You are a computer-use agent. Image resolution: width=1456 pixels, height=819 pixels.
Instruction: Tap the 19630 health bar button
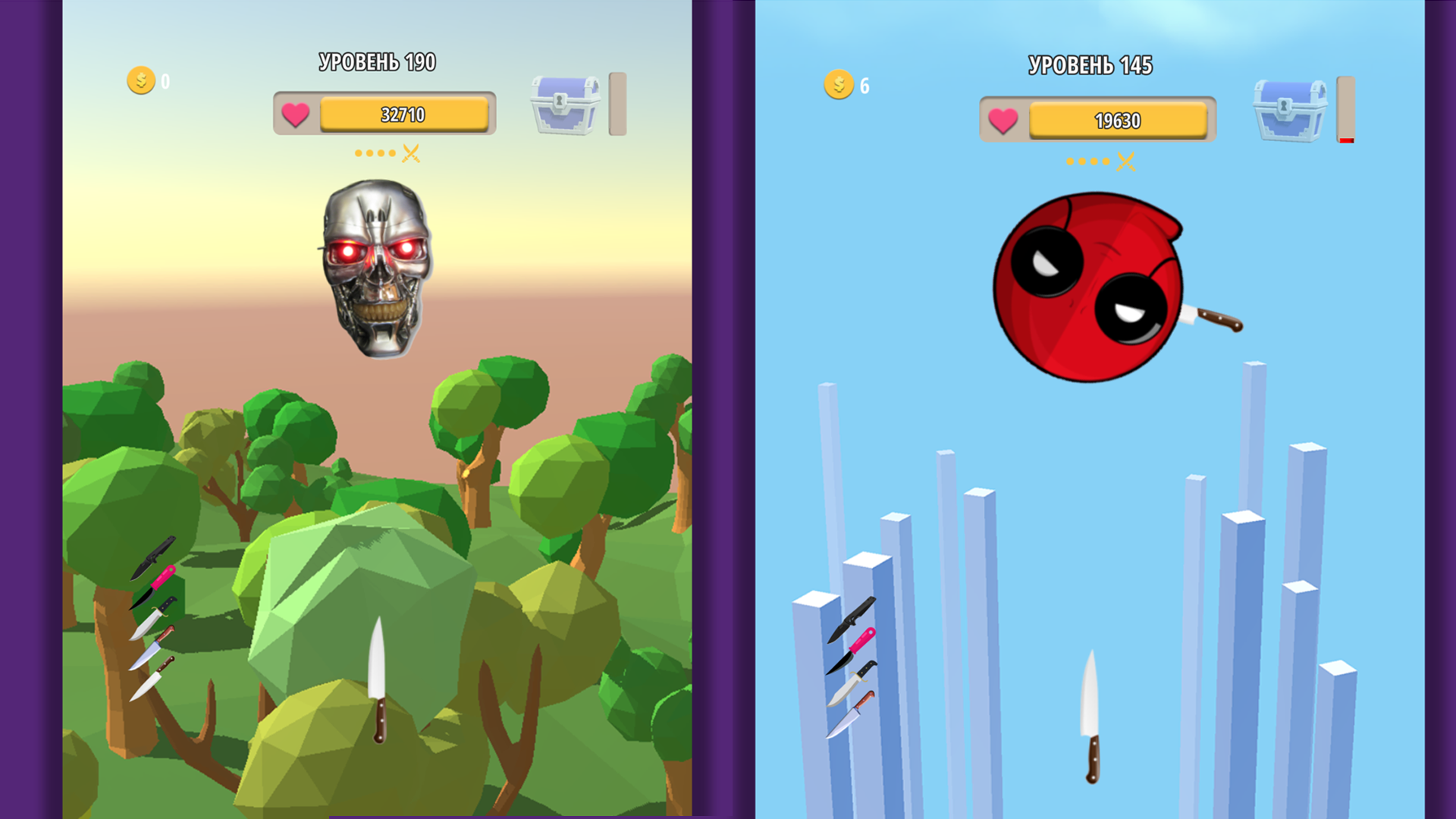1118,120
